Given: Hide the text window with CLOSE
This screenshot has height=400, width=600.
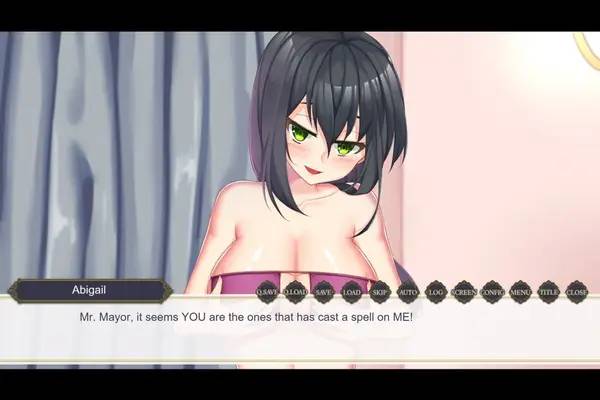Looking at the screenshot, I should 577,292.
